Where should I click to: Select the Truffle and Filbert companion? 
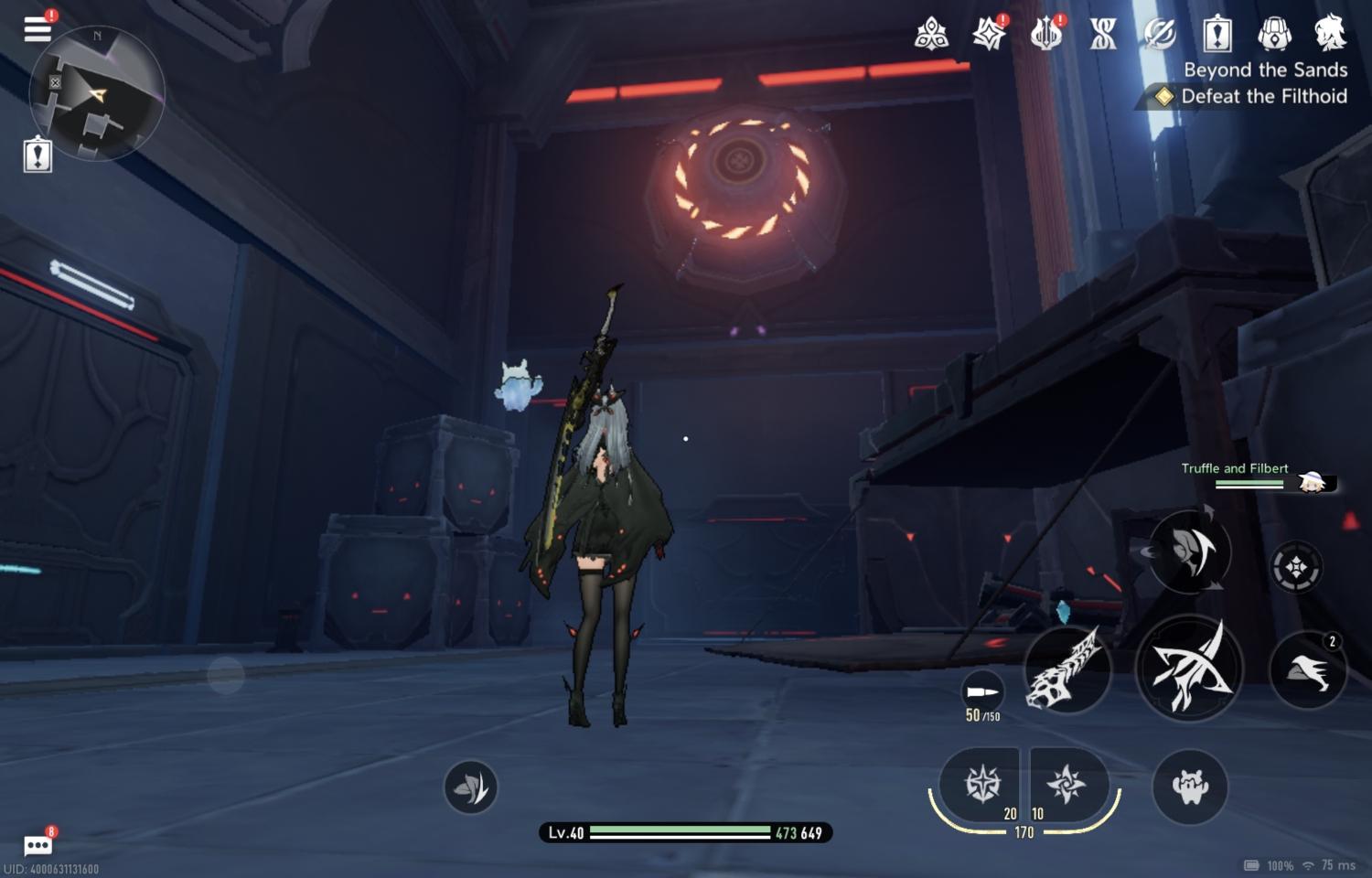point(1260,476)
